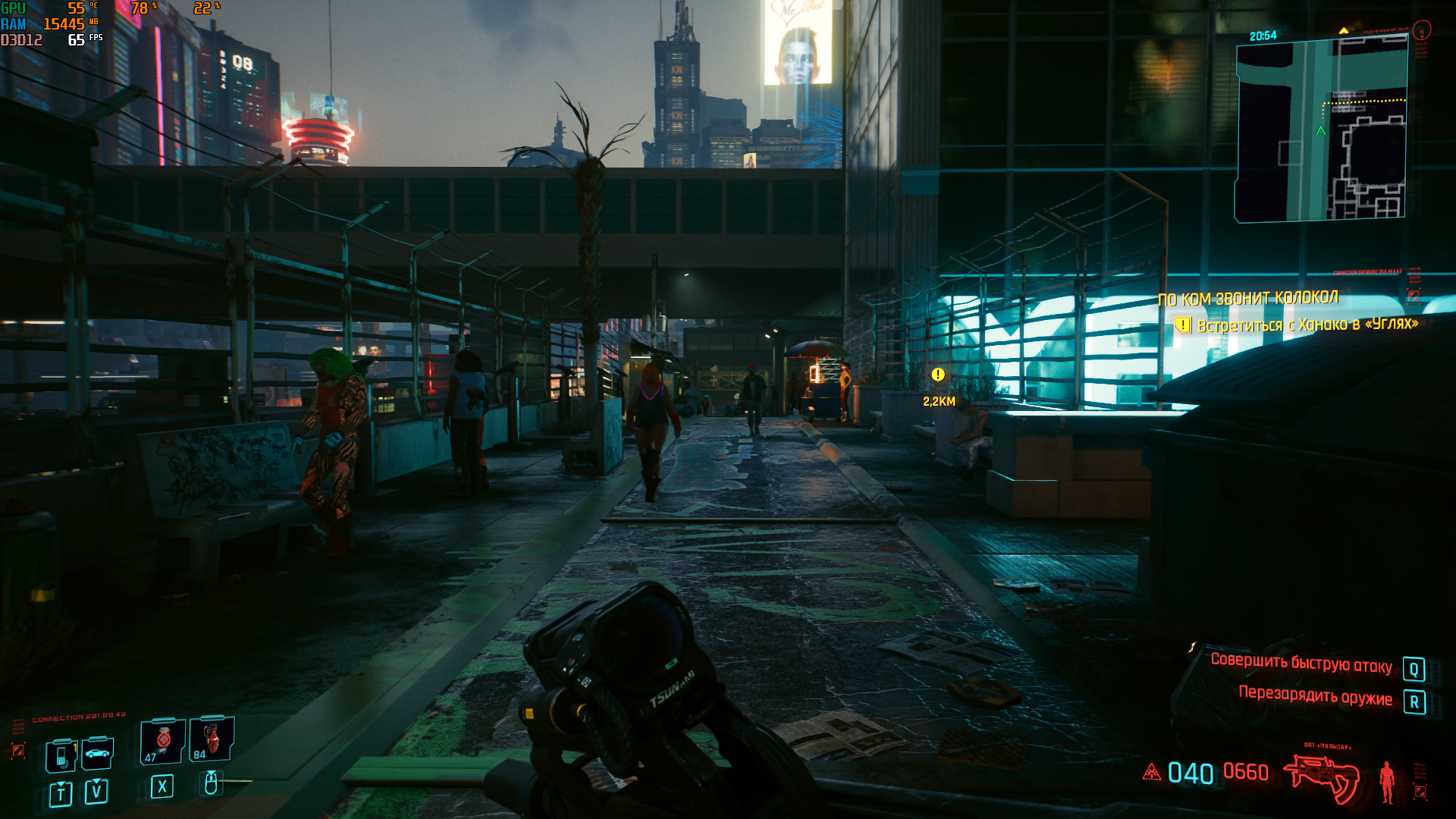1456x819 pixels.
Task: Click the red body stance silhouette icon
Action: 1387,781
